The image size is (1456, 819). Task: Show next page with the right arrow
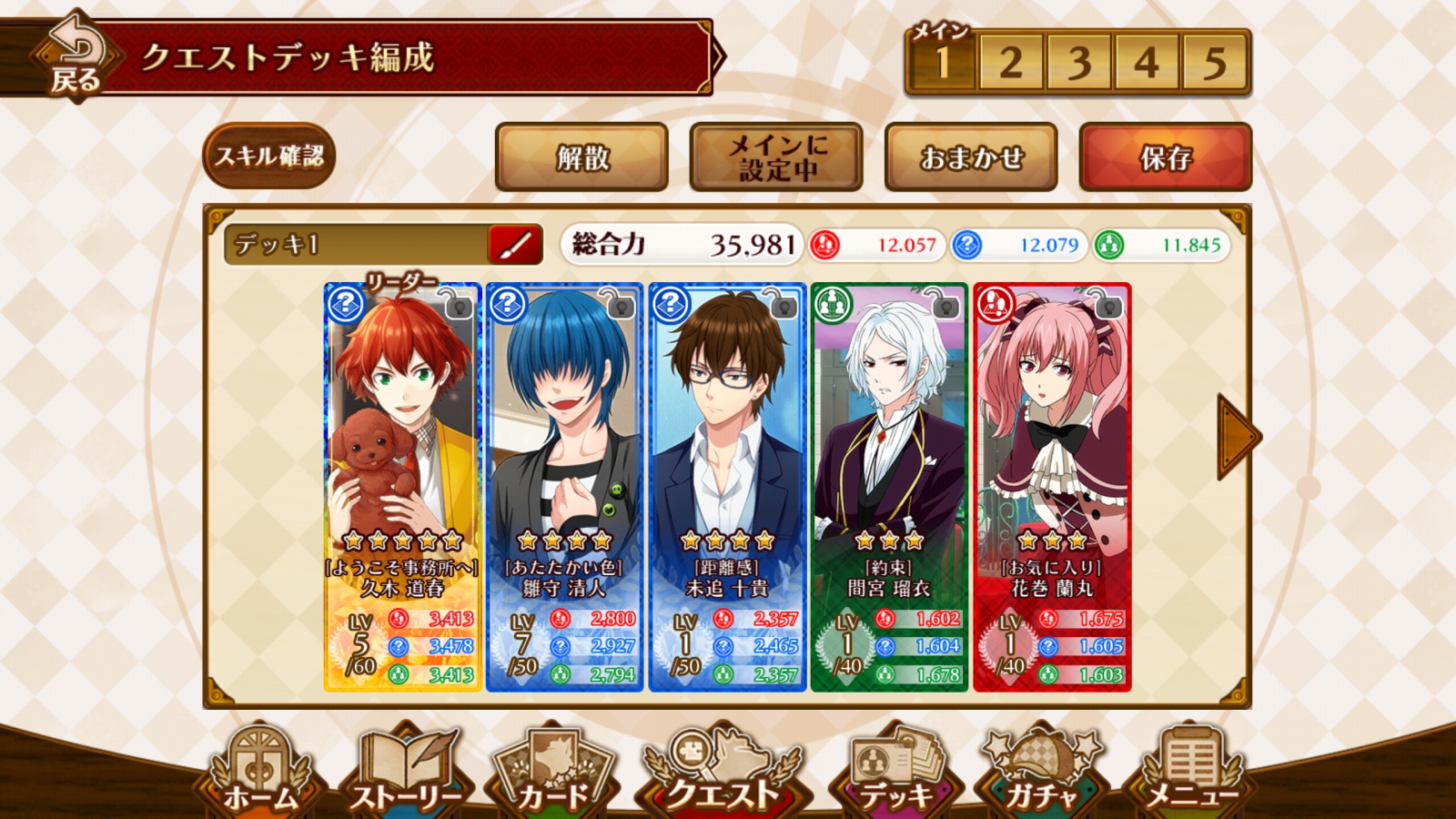point(1236,437)
